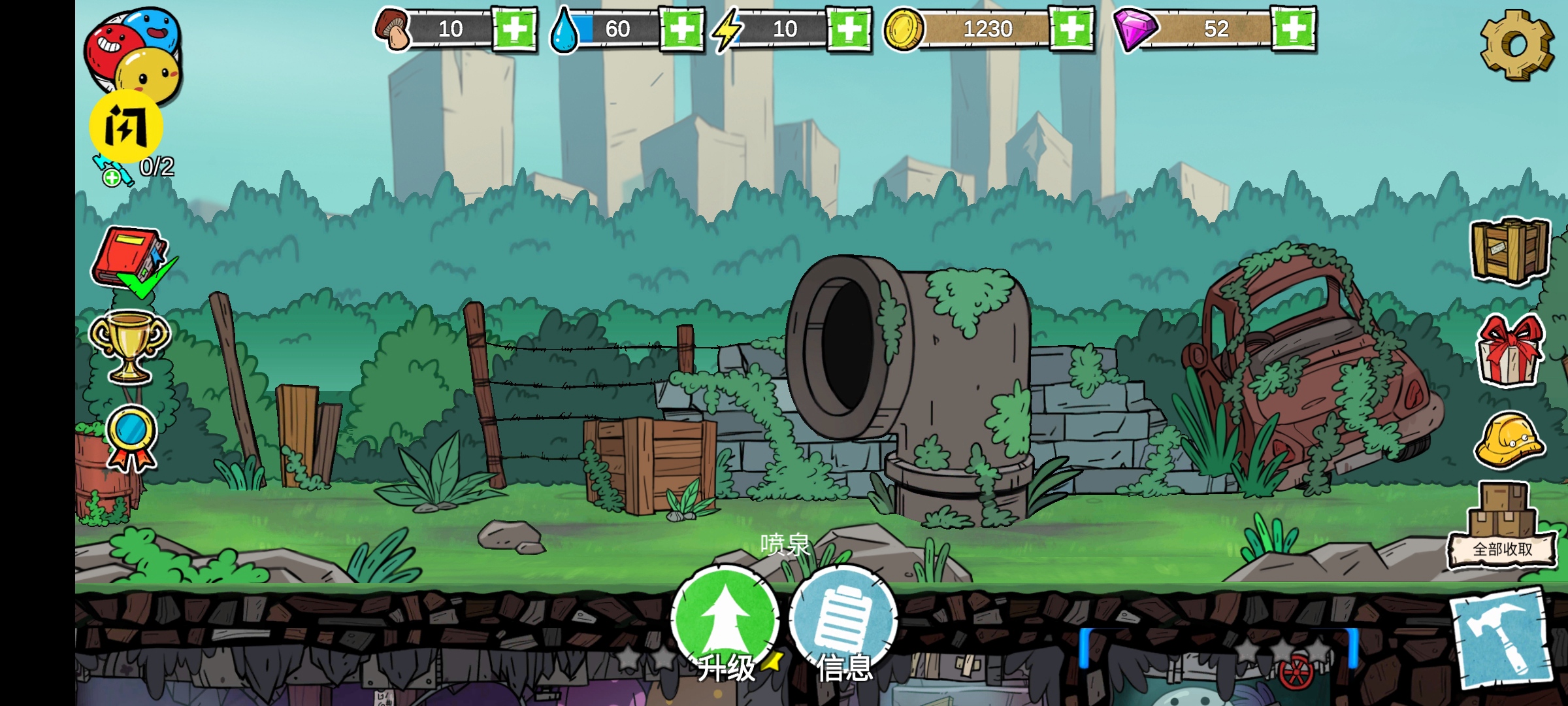Open the three colored blobs icon
Image resolution: width=1568 pixels, height=706 pixels.
point(133,51)
